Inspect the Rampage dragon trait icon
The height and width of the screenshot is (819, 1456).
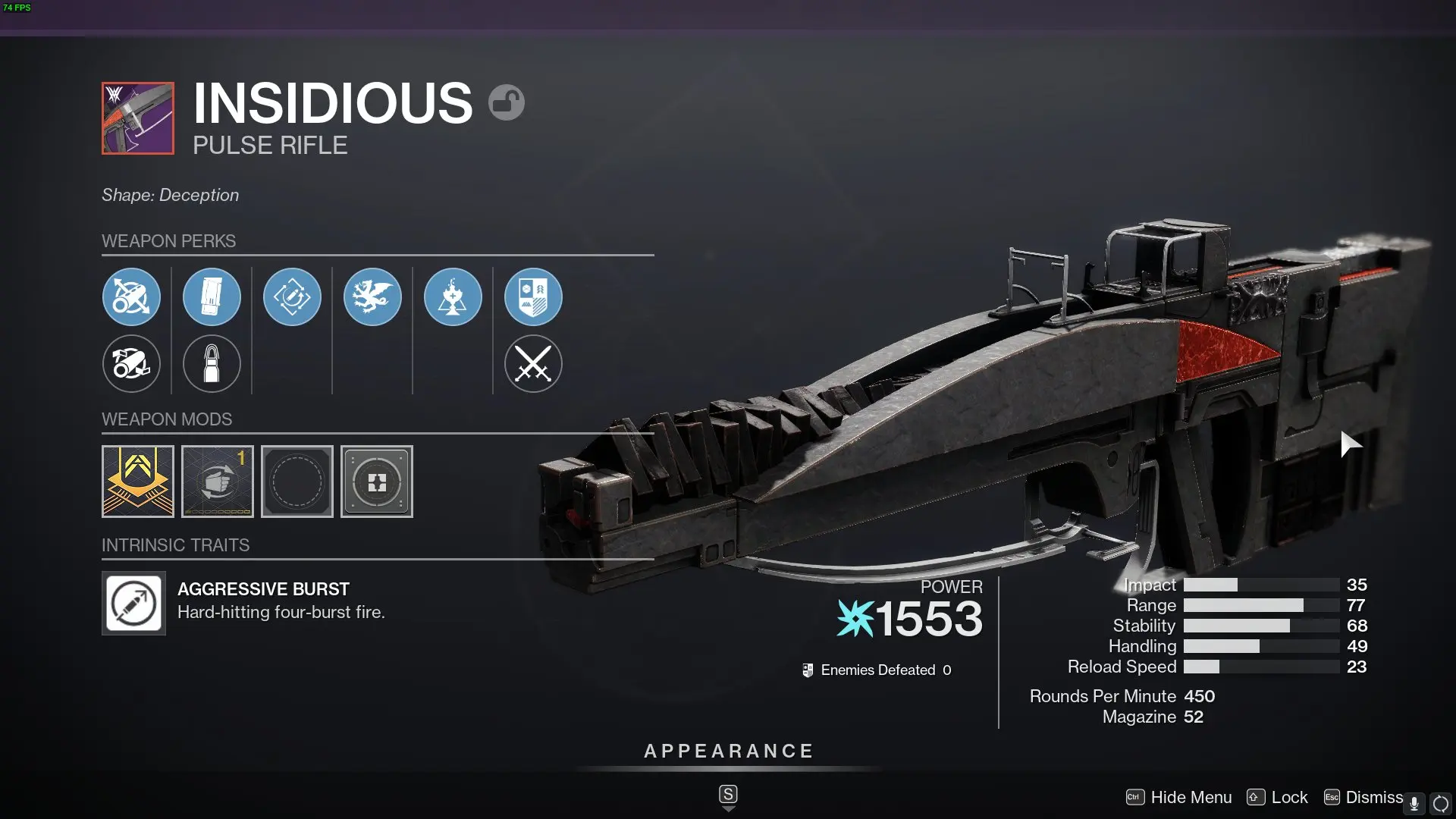coord(373,297)
